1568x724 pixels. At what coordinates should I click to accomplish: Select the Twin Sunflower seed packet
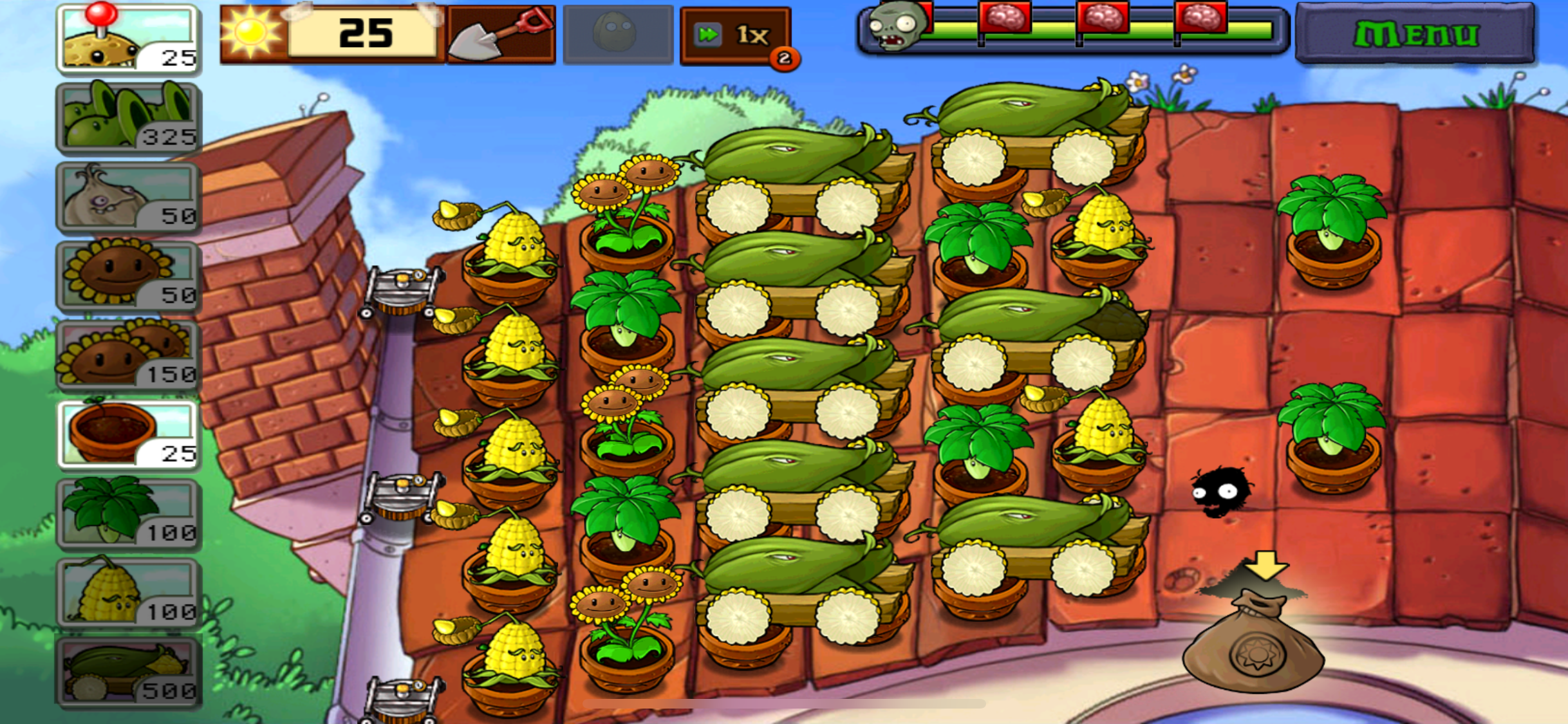[127, 355]
